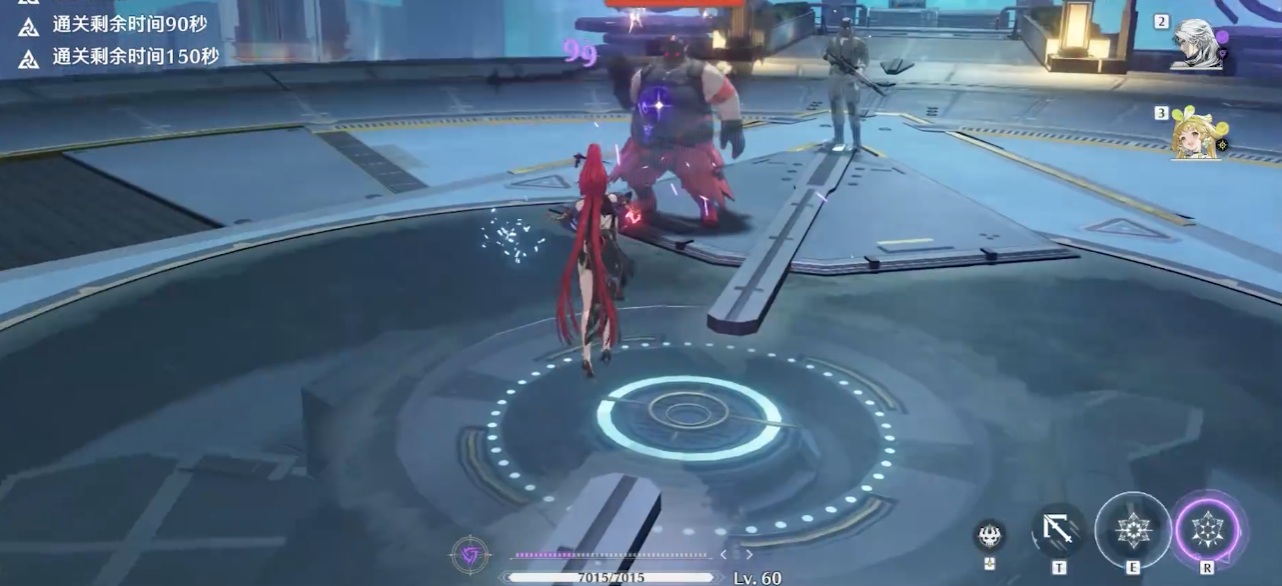The image size is (1282, 586).
Task: Select the 150-second clear time objective
Action: tap(135, 56)
